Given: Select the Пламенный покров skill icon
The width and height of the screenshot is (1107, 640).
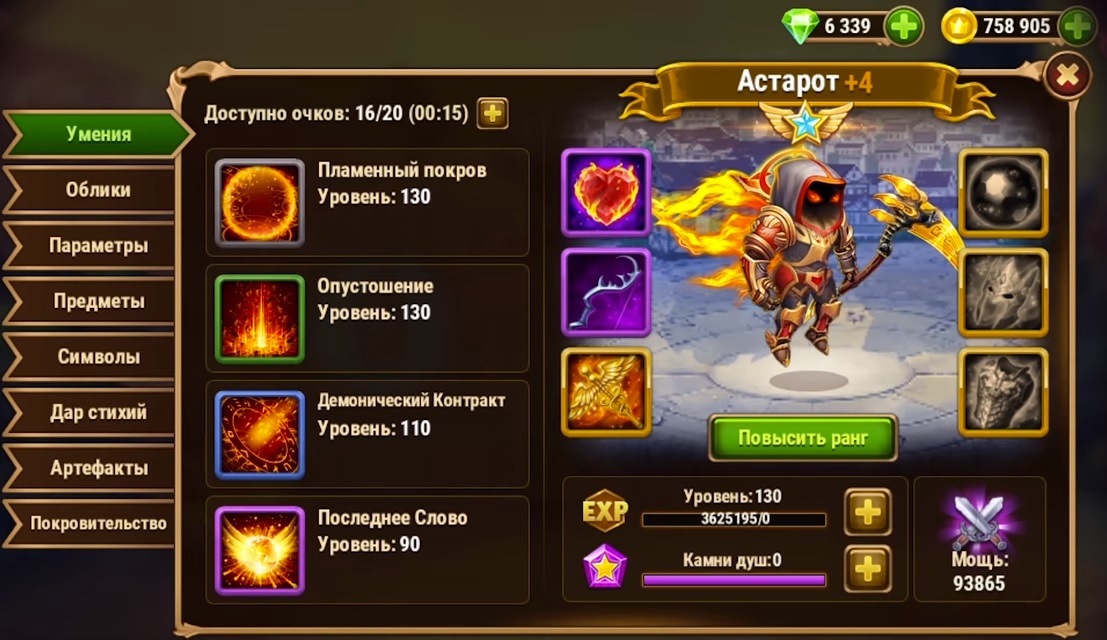Looking at the screenshot, I should [260, 203].
